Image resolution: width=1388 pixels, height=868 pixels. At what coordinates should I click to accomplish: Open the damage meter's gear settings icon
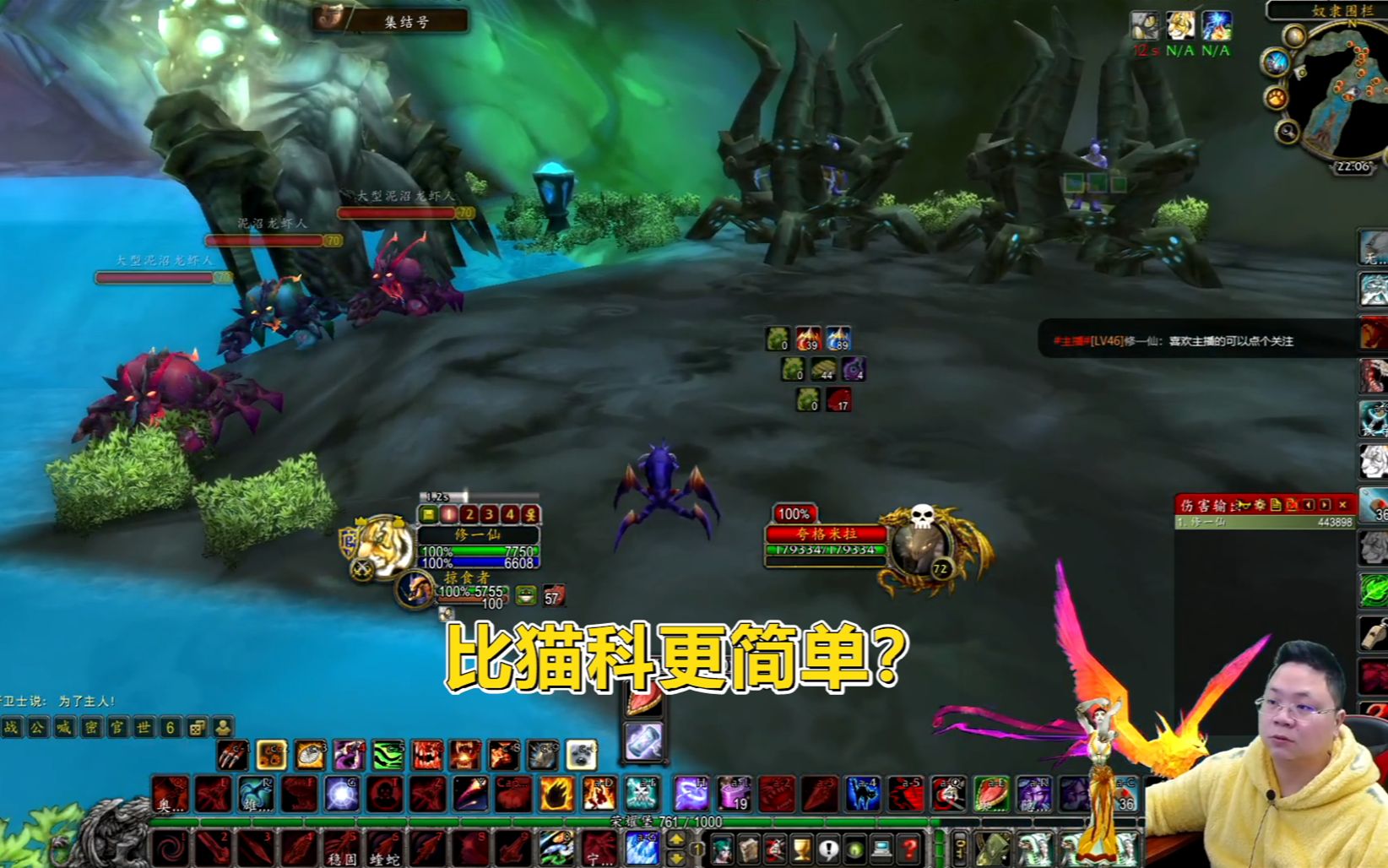(1261, 505)
